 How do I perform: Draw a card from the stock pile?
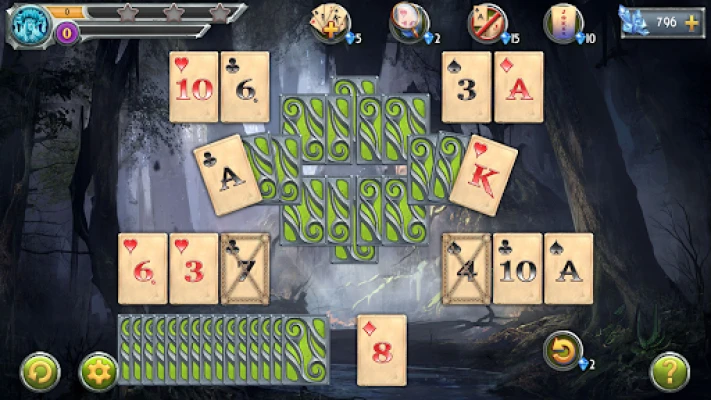pyautogui.click(x=305, y=349)
